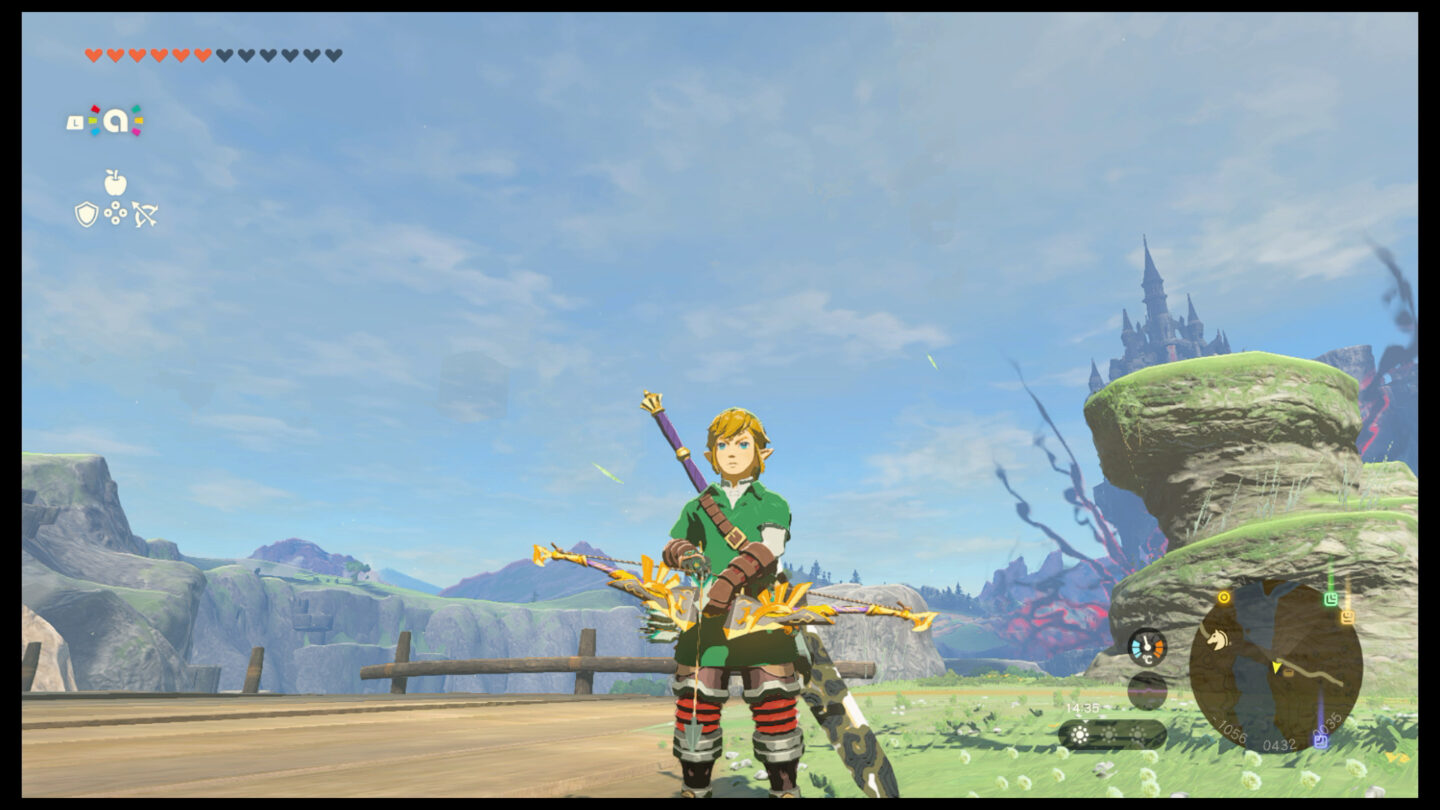Select the shield equipment icon

coord(87,213)
